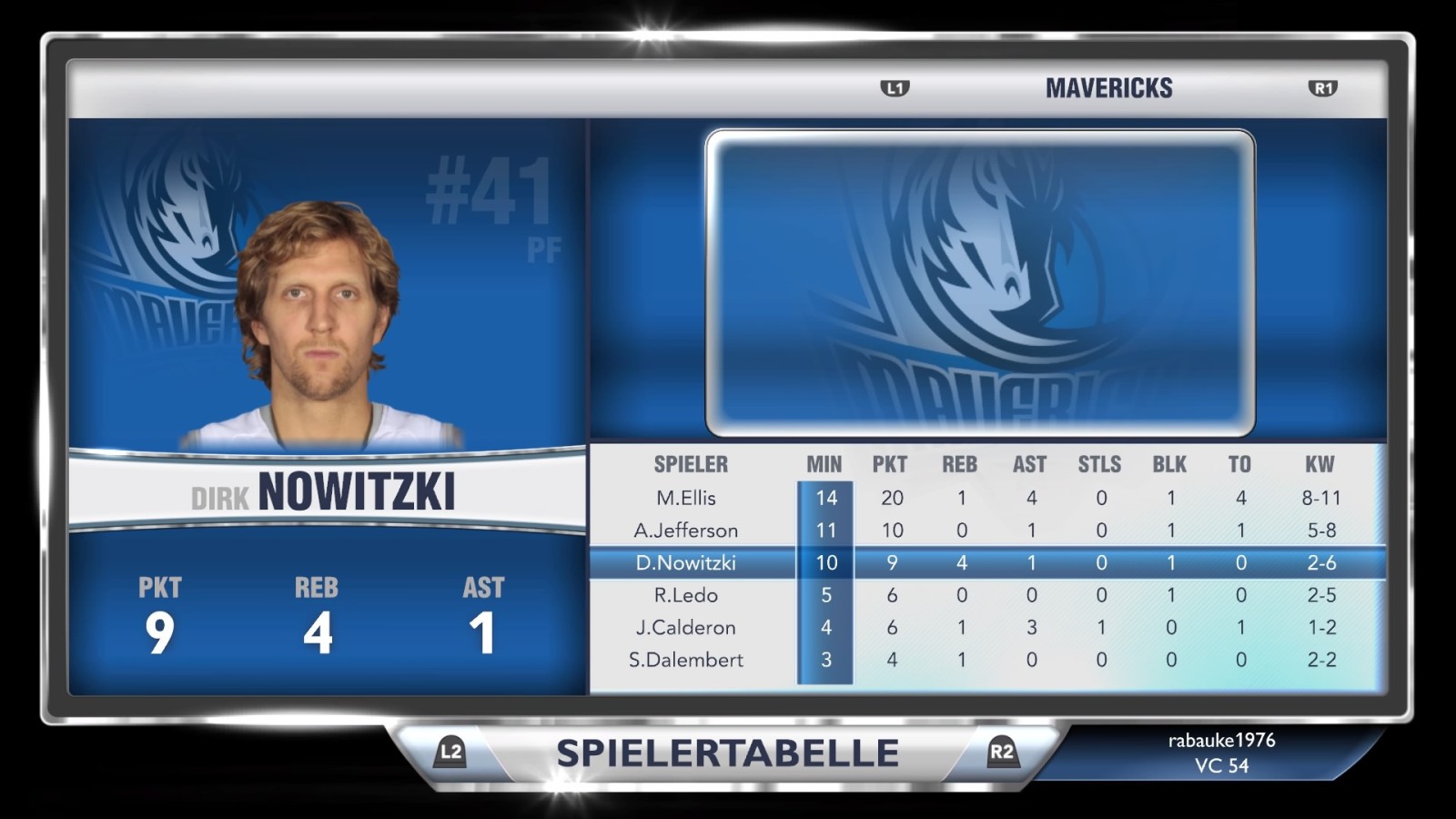Click the PKT column header
Image resolution: width=1456 pixels, height=819 pixels.
coord(890,464)
